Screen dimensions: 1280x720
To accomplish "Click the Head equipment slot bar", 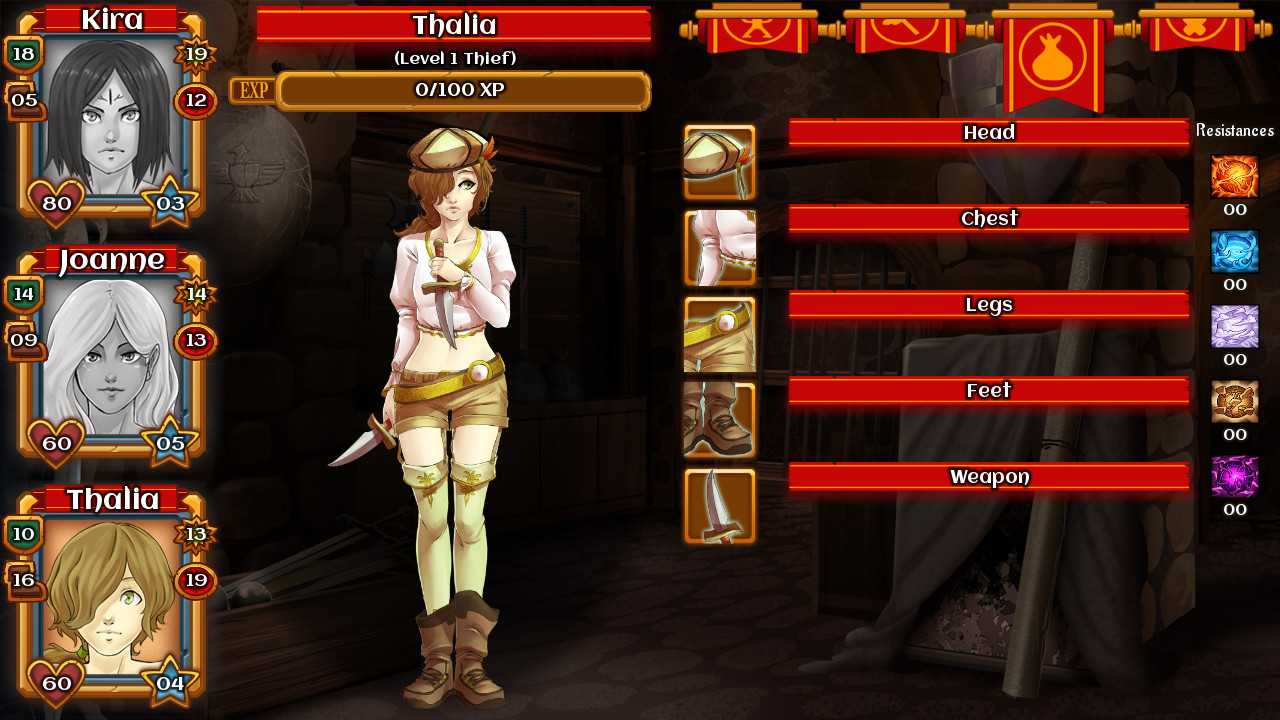I will pos(989,132).
